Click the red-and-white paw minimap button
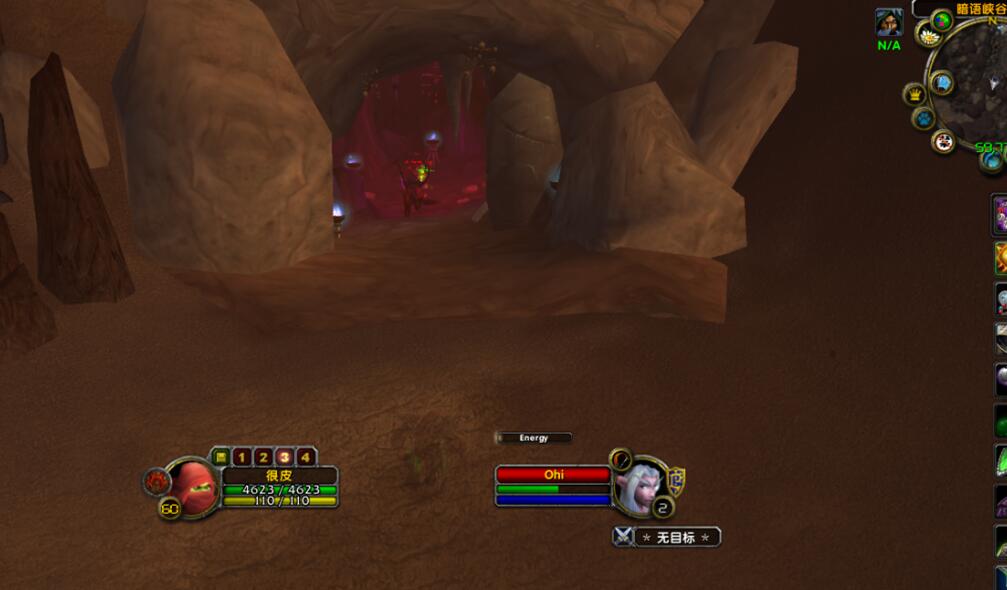1007x590 pixels. point(943,141)
